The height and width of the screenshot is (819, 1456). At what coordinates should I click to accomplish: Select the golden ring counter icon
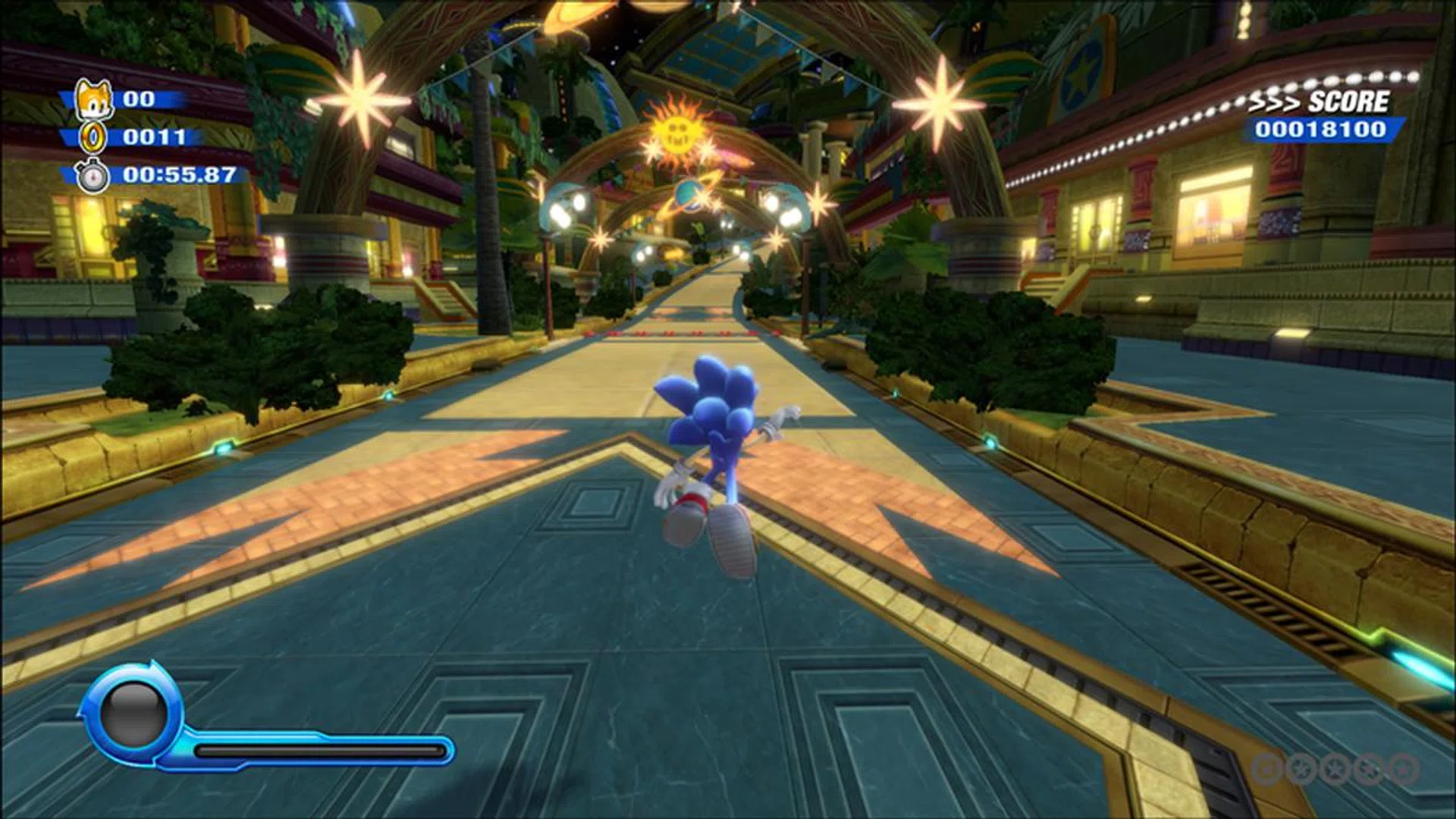(93, 136)
